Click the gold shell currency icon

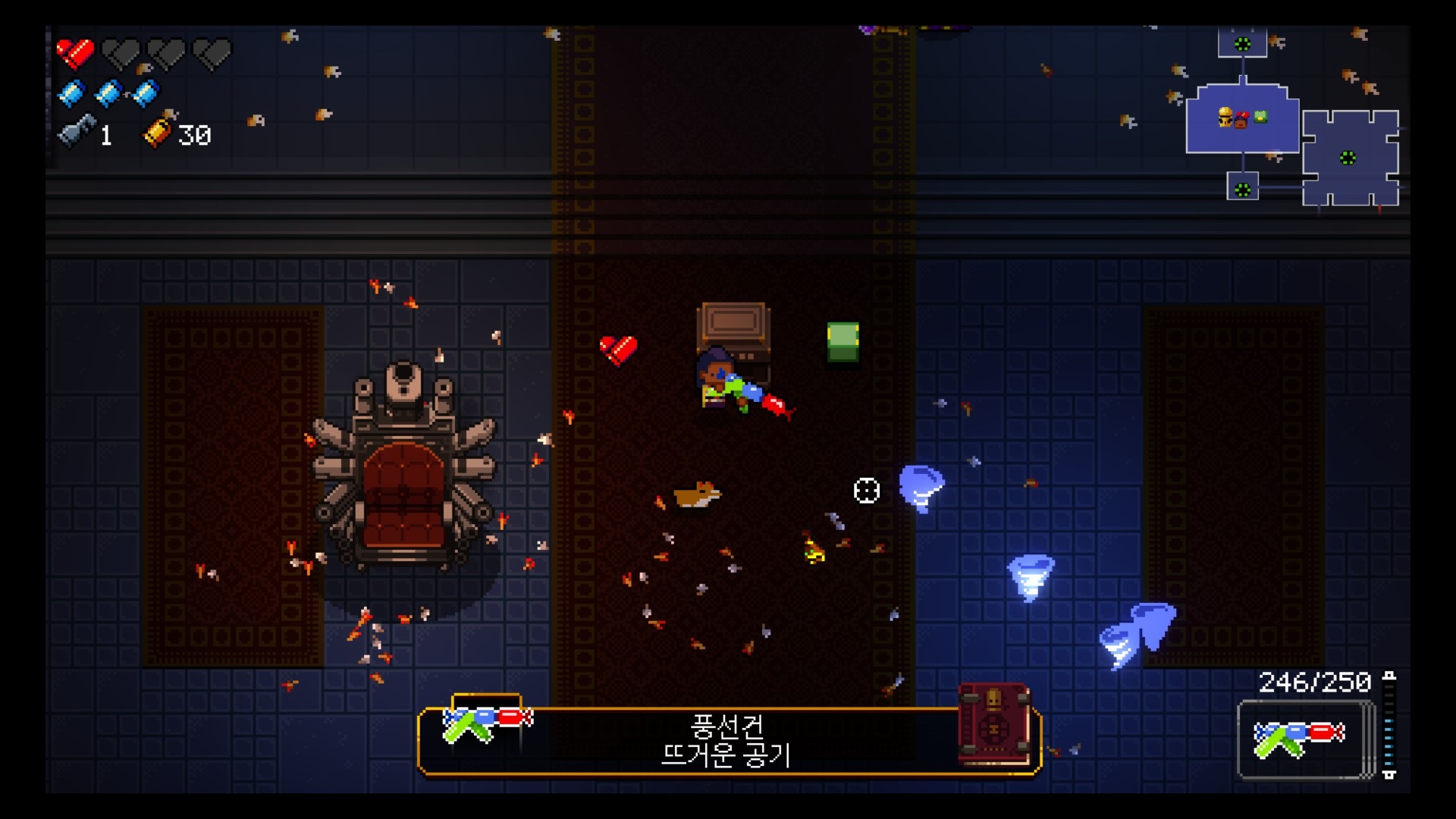158,132
